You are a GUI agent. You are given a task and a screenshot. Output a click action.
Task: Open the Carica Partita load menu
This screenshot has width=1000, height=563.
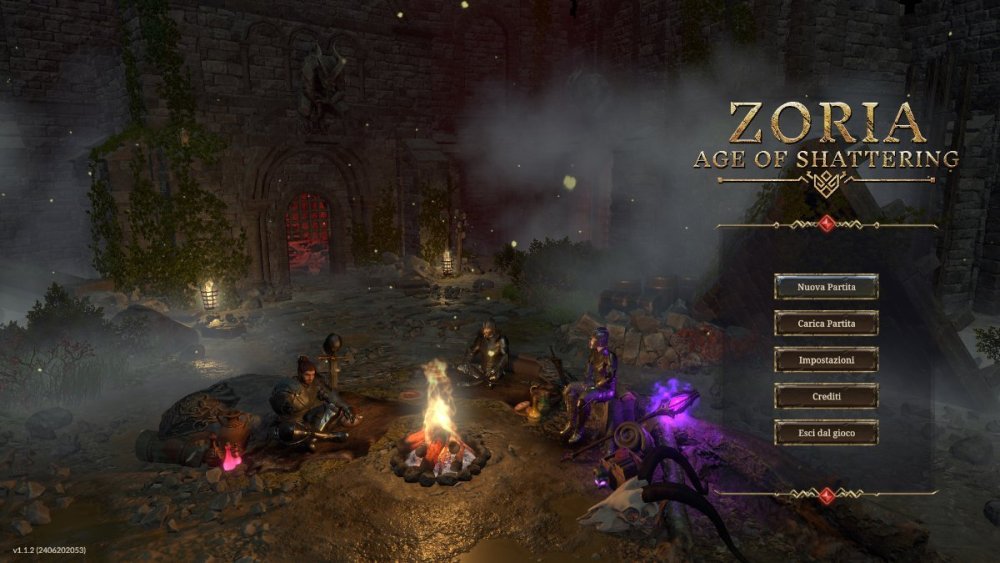coord(826,323)
